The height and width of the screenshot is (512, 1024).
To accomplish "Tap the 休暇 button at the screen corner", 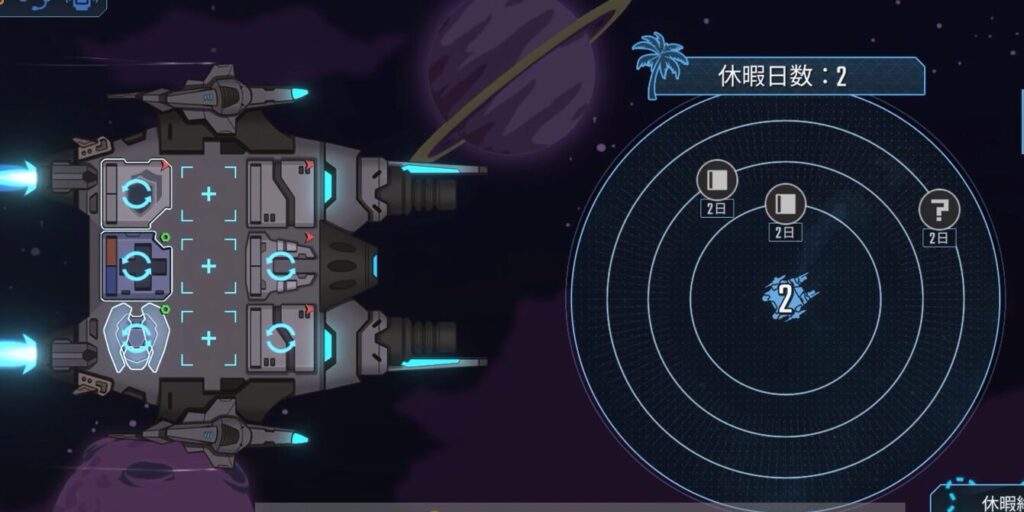I will pos(985,499).
